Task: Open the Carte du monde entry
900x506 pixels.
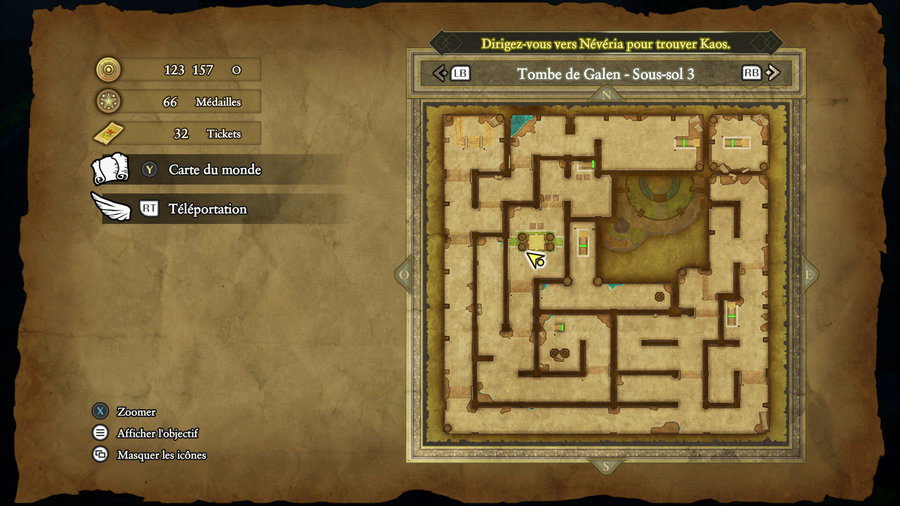Action: click(214, 170)
